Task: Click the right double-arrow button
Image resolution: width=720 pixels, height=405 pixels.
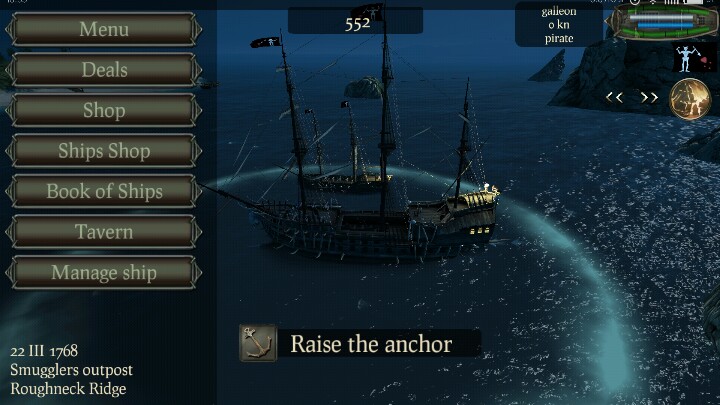Action: pyautogui.click(x=650, y=98)
